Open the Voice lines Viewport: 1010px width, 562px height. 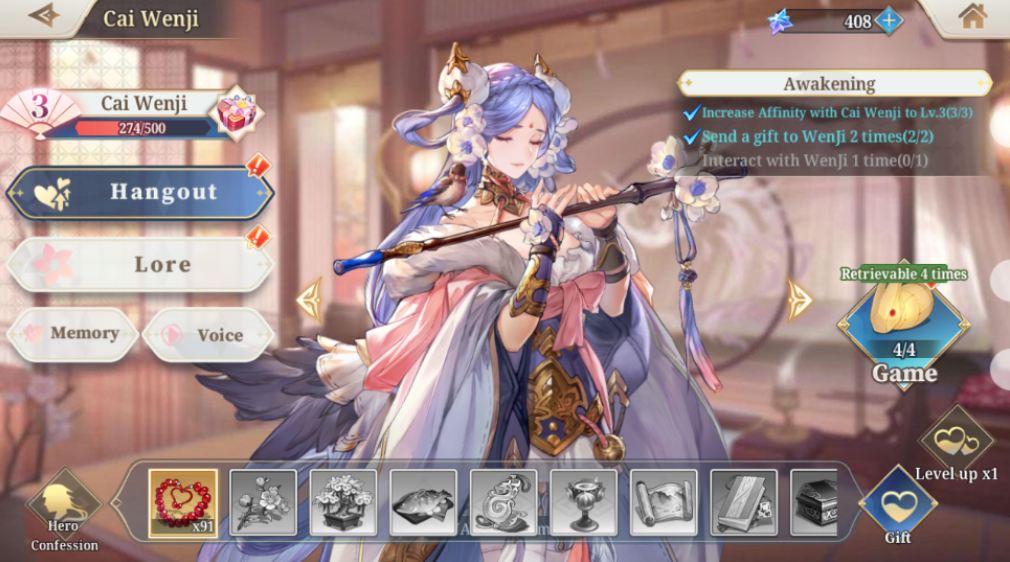point(207,334)
